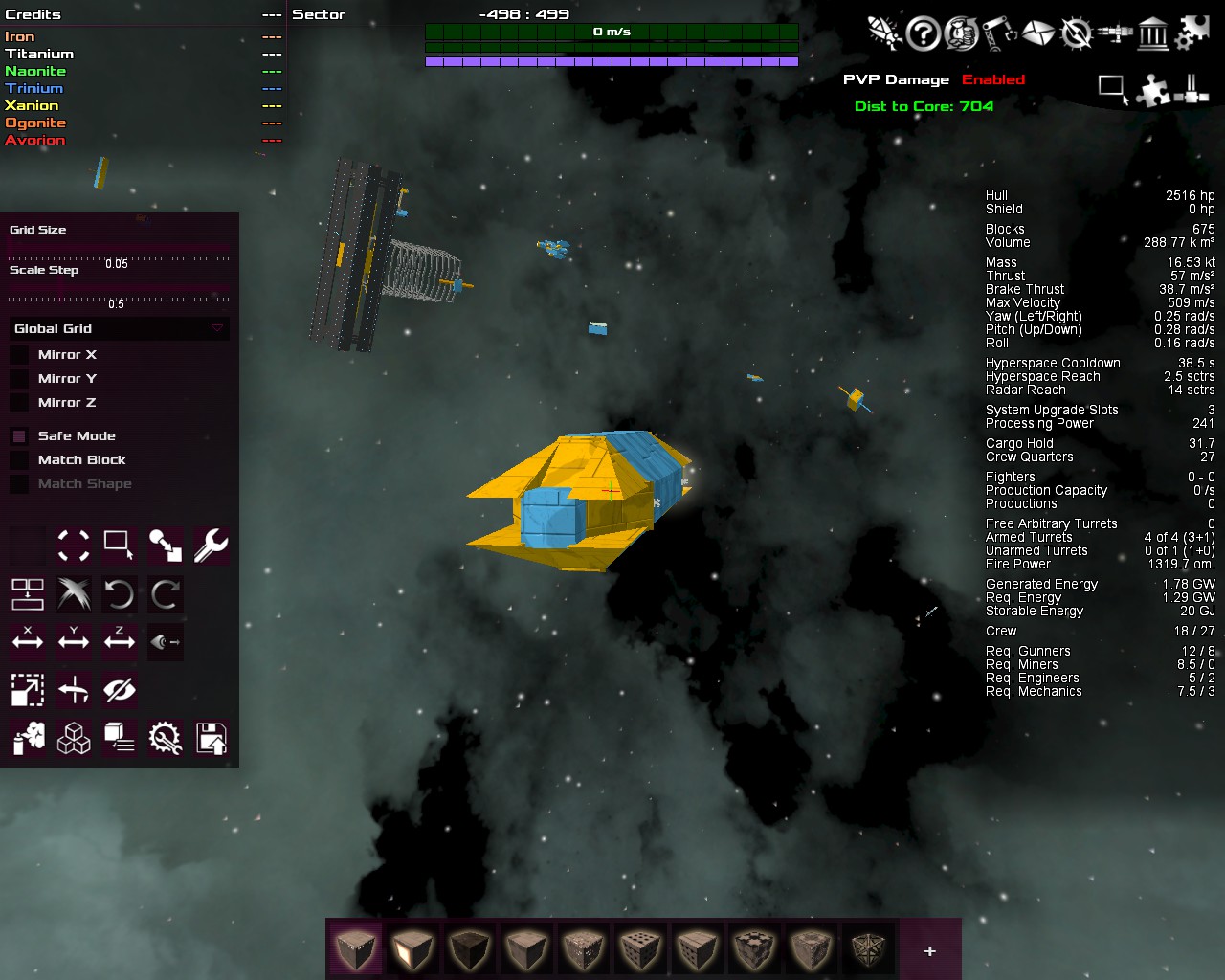
Task: Toggle the Safe Mode checkbox
Action: pyautogui.click(x=19, y=436)
